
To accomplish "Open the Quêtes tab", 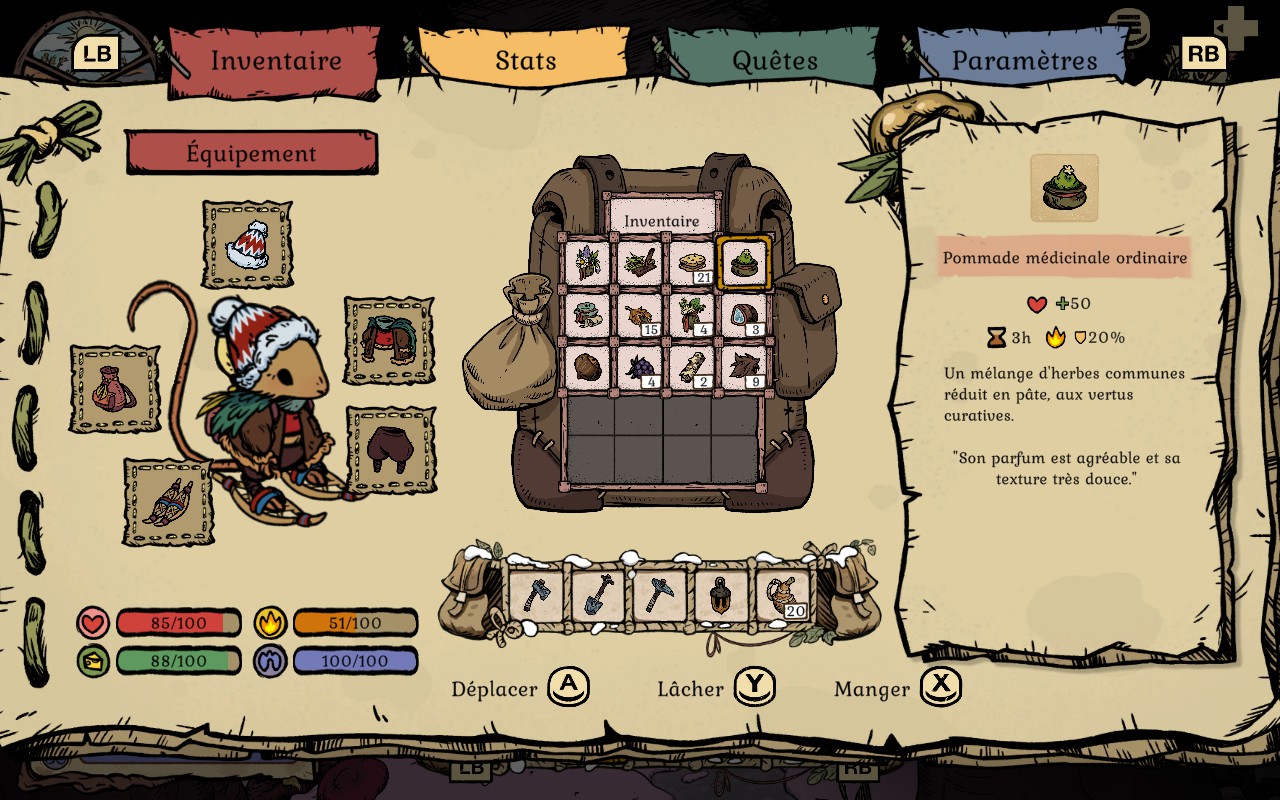I will coord(775,60).
